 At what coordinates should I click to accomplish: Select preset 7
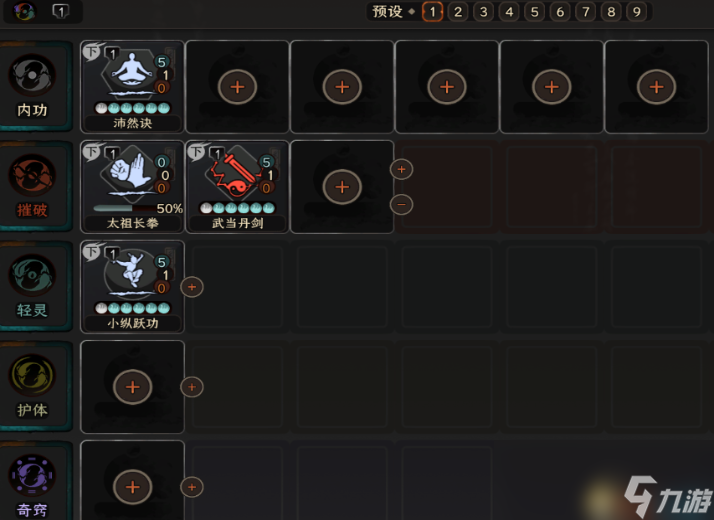(x=585, y=12)
